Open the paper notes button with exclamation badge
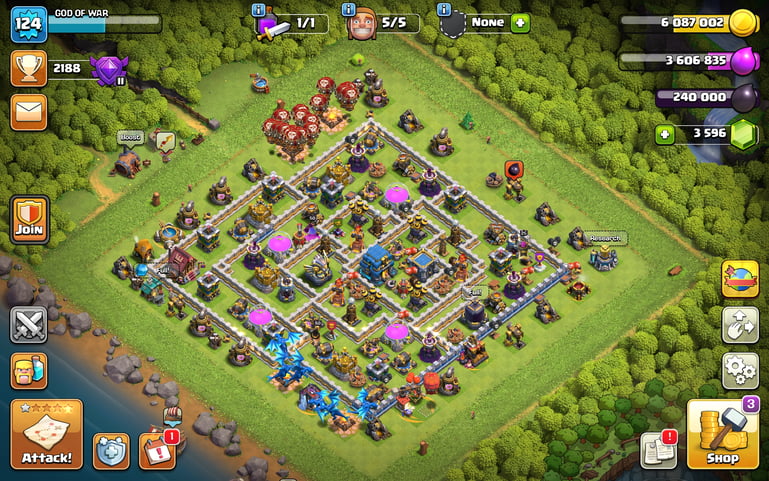Image resolution: width=769 pixels, height=481 pixels. point(657,450)
